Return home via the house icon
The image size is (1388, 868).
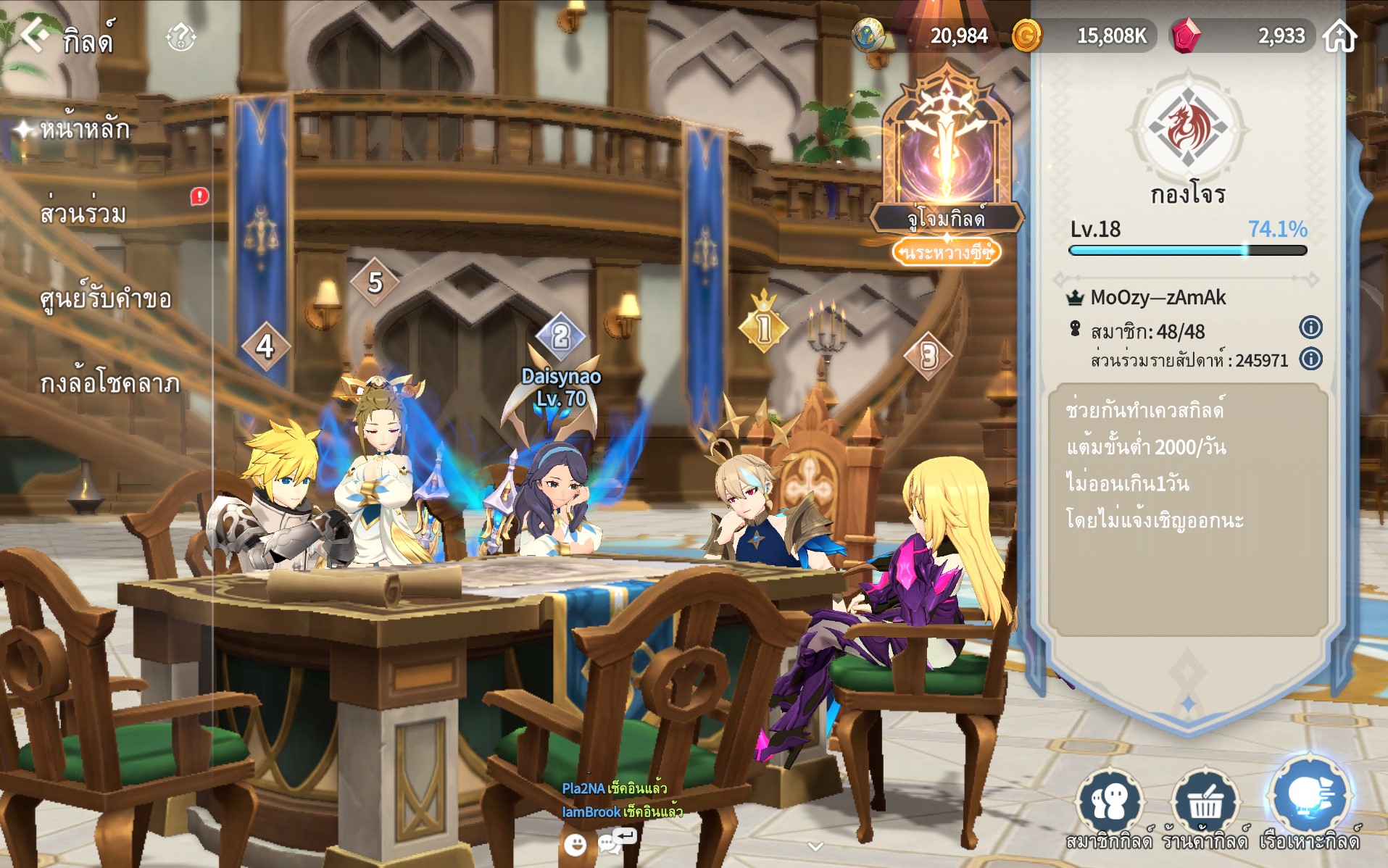[1339, 36]
